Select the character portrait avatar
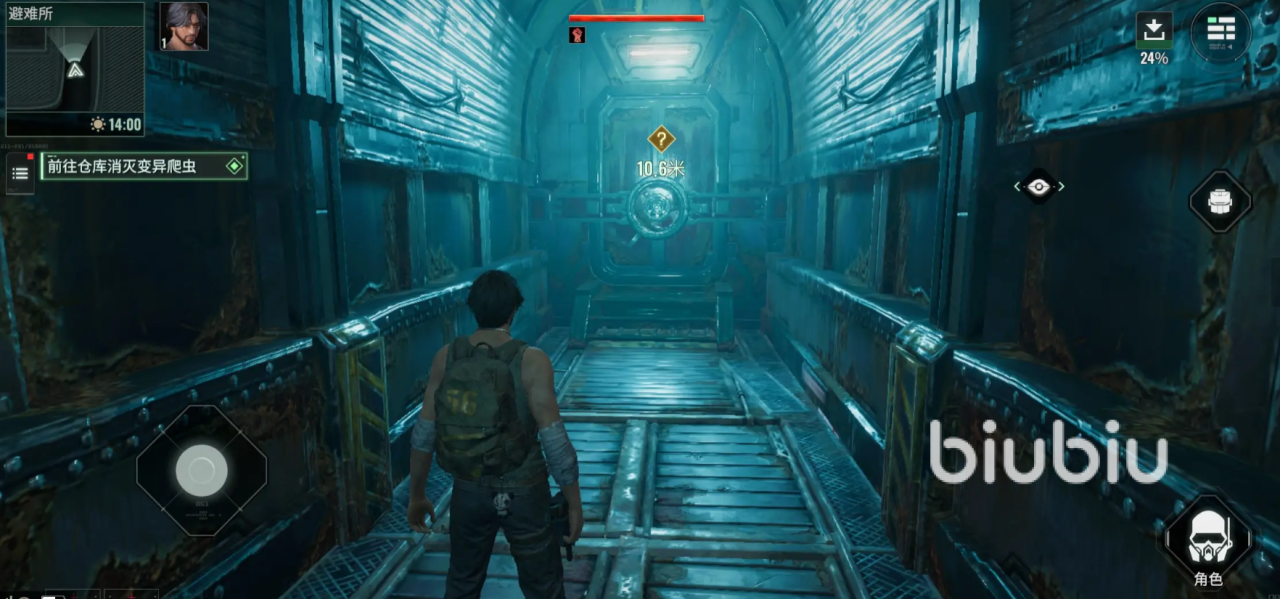Screen dimensions: 1280x599 tap(184, 26)
